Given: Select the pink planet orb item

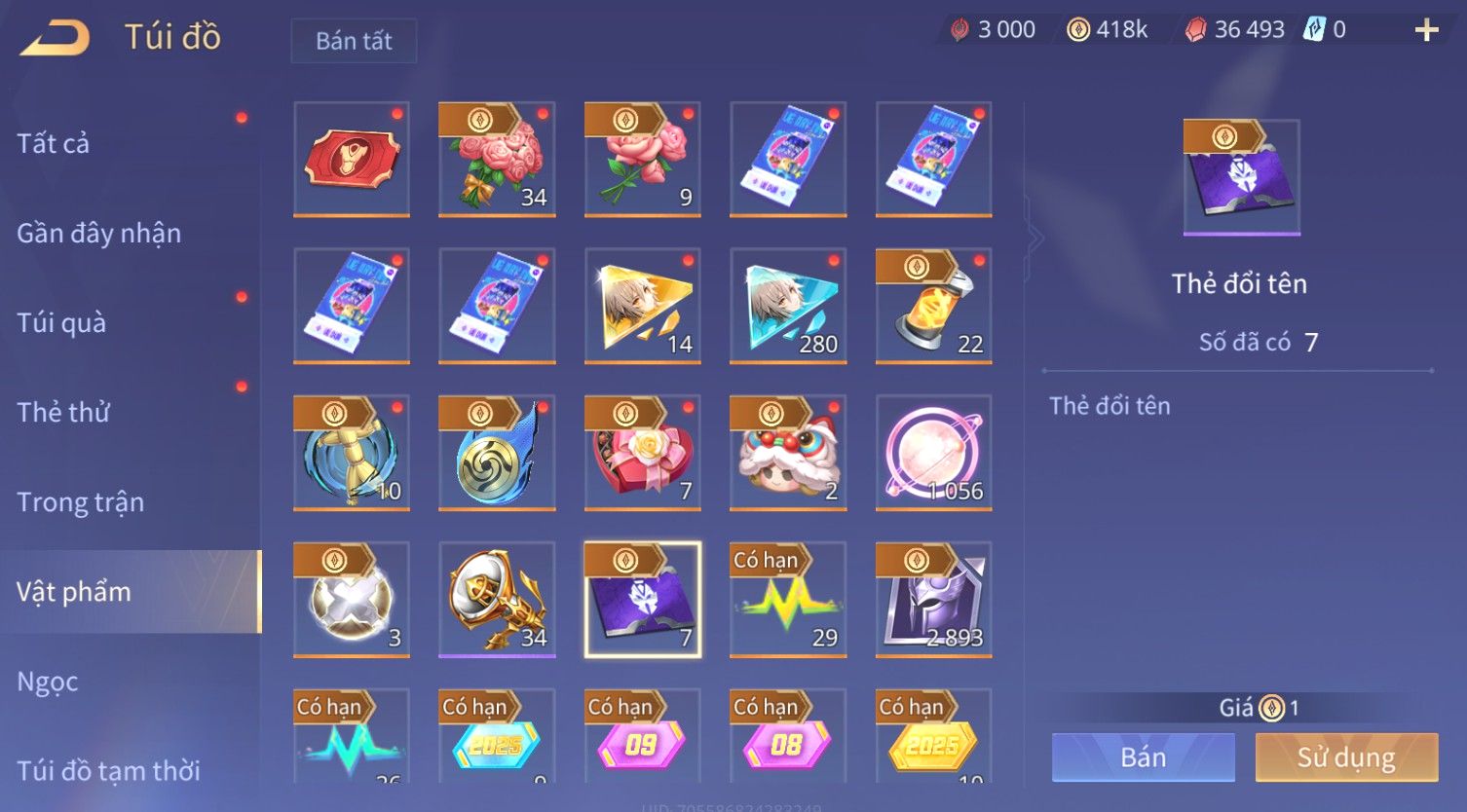Looking at the screenshot, I should point(933,453).
